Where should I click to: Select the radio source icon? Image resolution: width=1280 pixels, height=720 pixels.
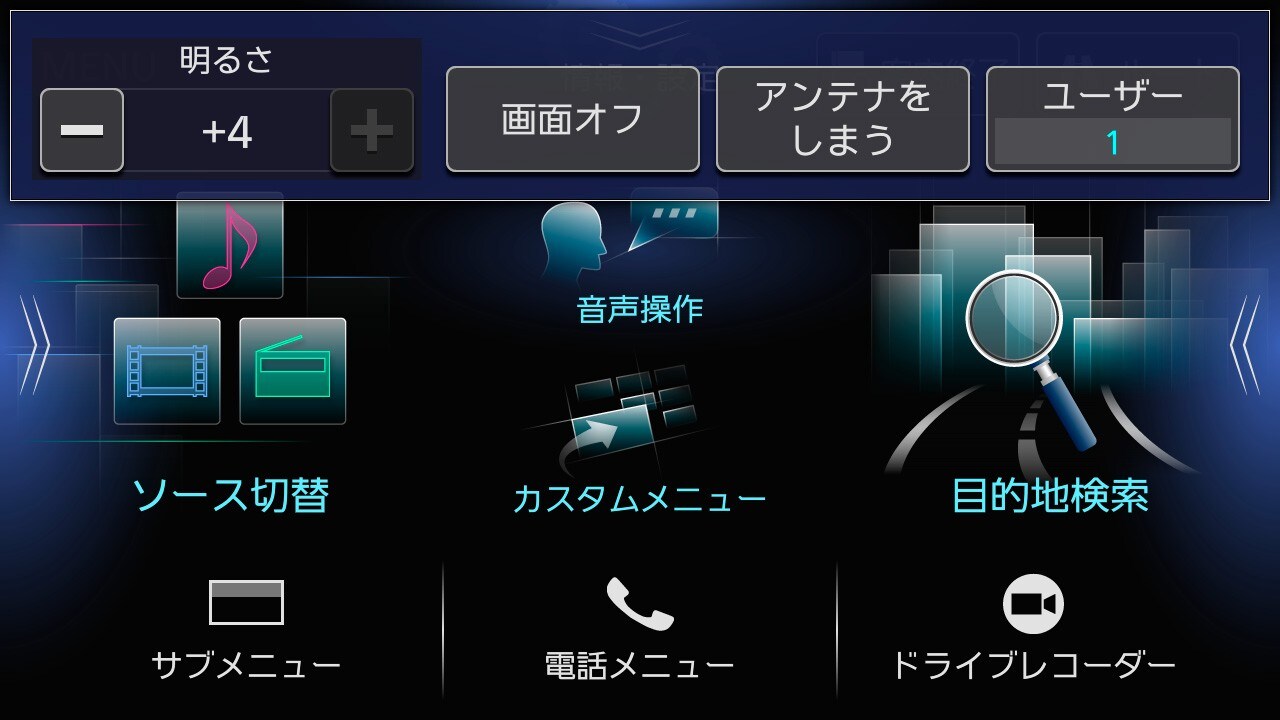click(x=293, y=371)
